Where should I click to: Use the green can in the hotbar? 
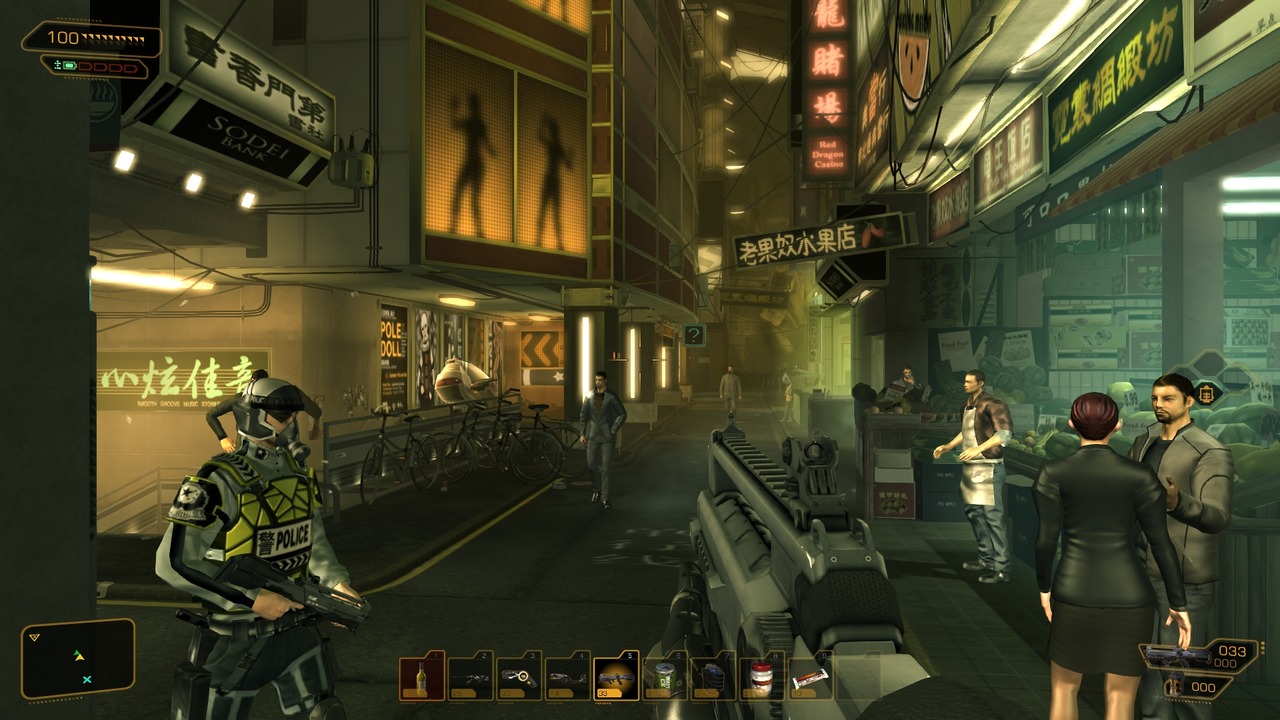[x=664, y=677]
